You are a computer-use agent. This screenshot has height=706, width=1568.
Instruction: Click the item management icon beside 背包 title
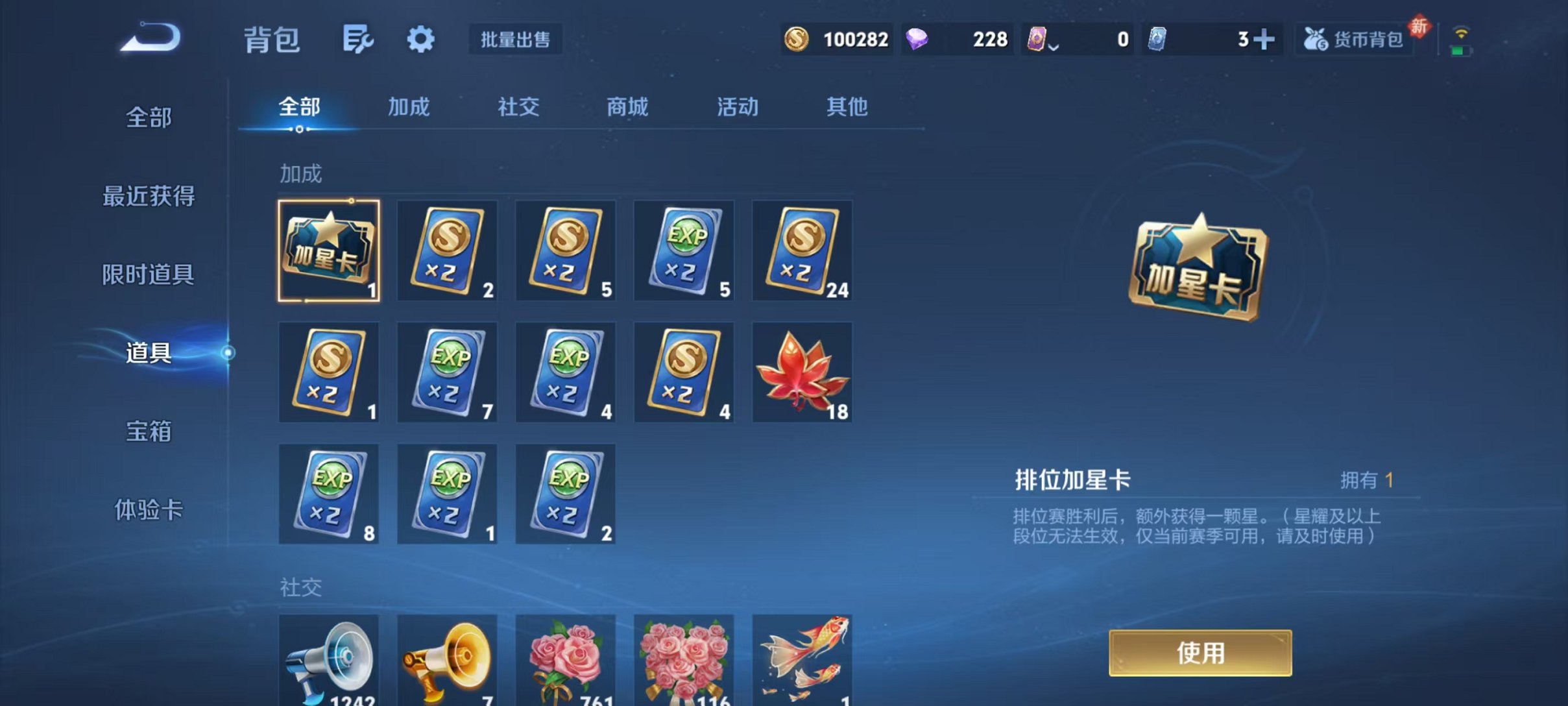pos(357,39)
